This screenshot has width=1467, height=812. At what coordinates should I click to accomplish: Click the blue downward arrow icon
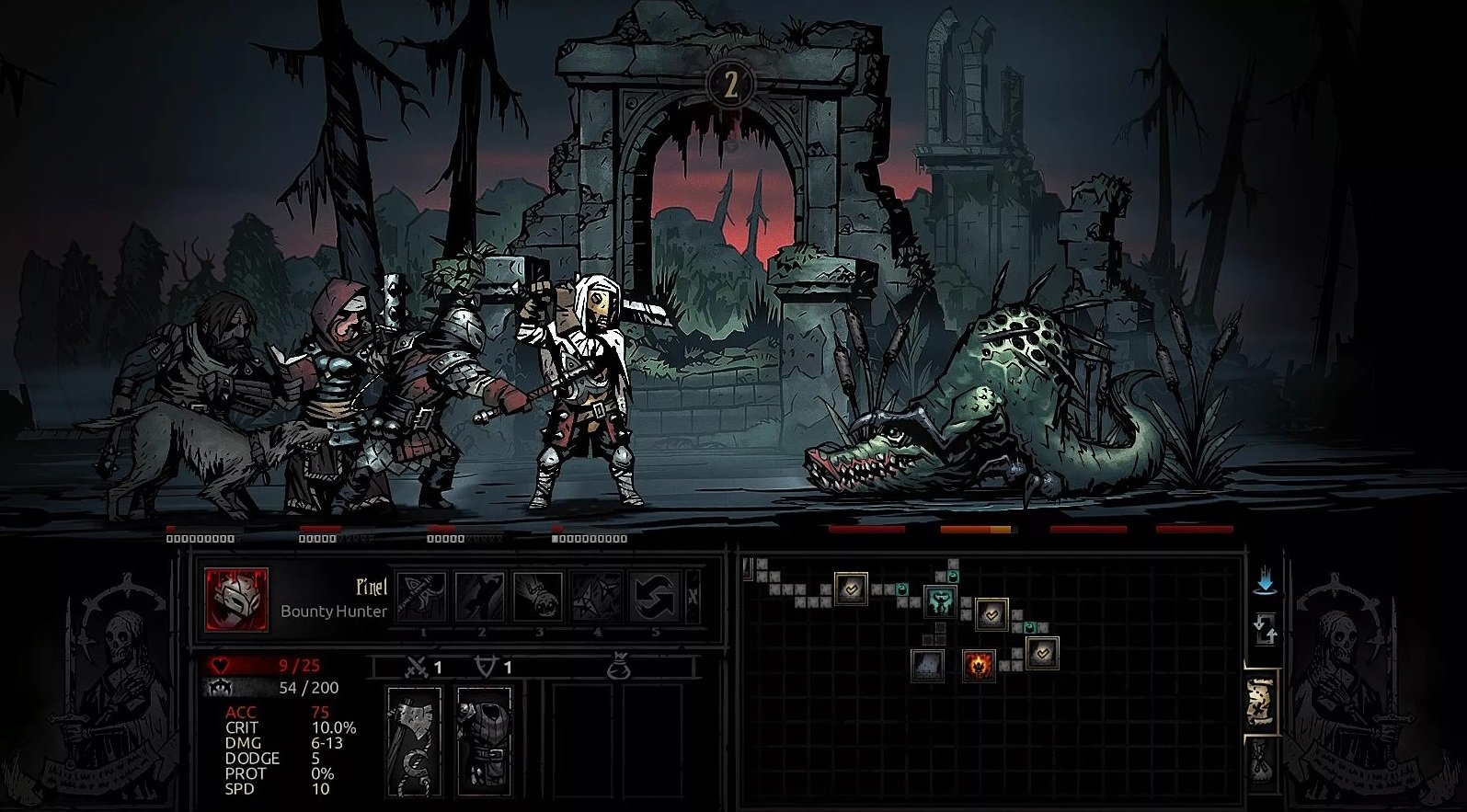(1265, 581)
